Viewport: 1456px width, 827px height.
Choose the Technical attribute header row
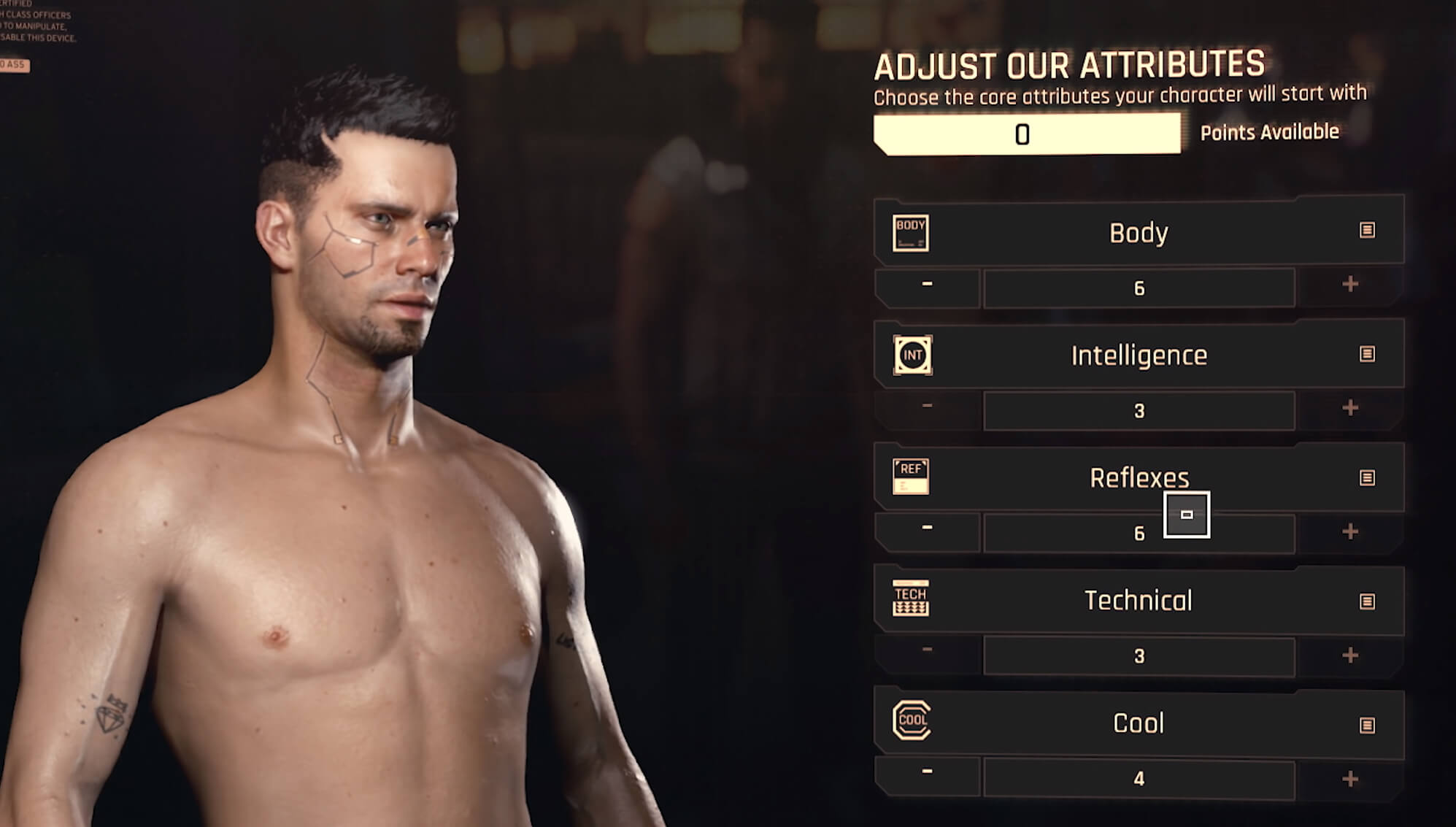[1138, 601]
